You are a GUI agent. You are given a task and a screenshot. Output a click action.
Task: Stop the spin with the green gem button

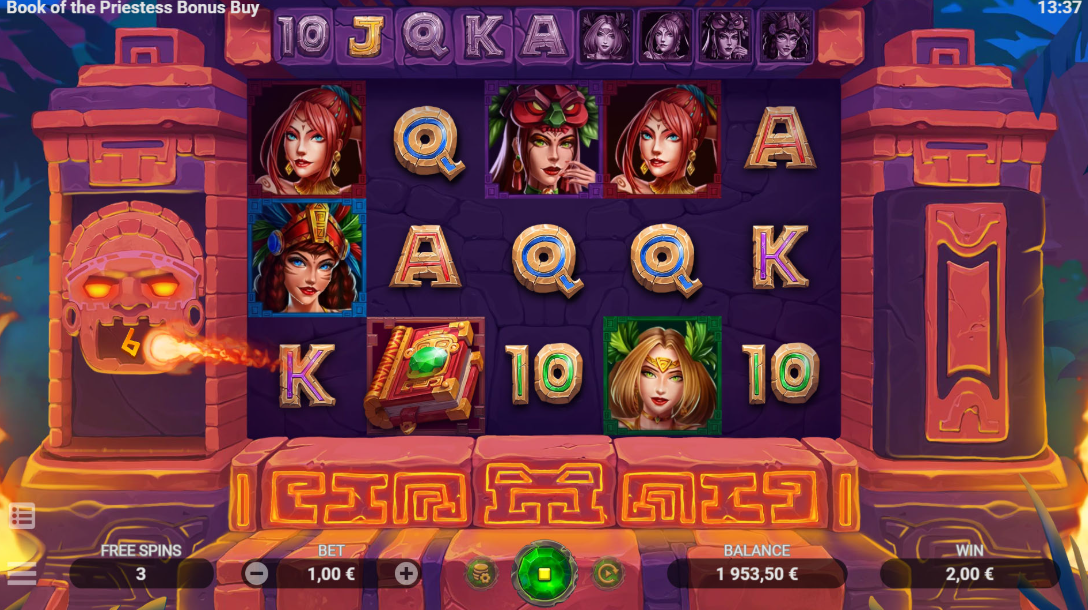point(544,574)
